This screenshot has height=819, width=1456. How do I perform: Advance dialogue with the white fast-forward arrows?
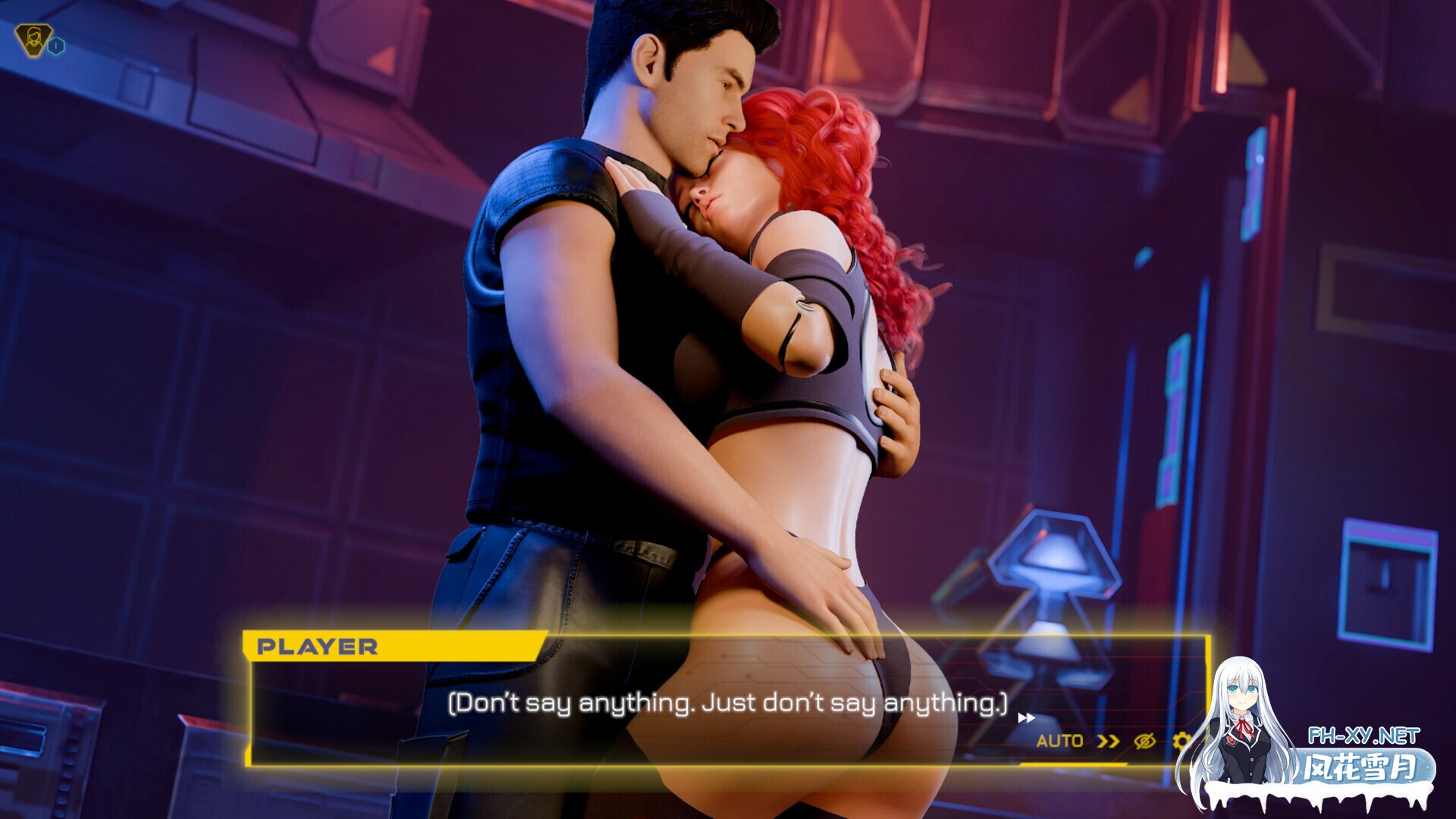1026,717
